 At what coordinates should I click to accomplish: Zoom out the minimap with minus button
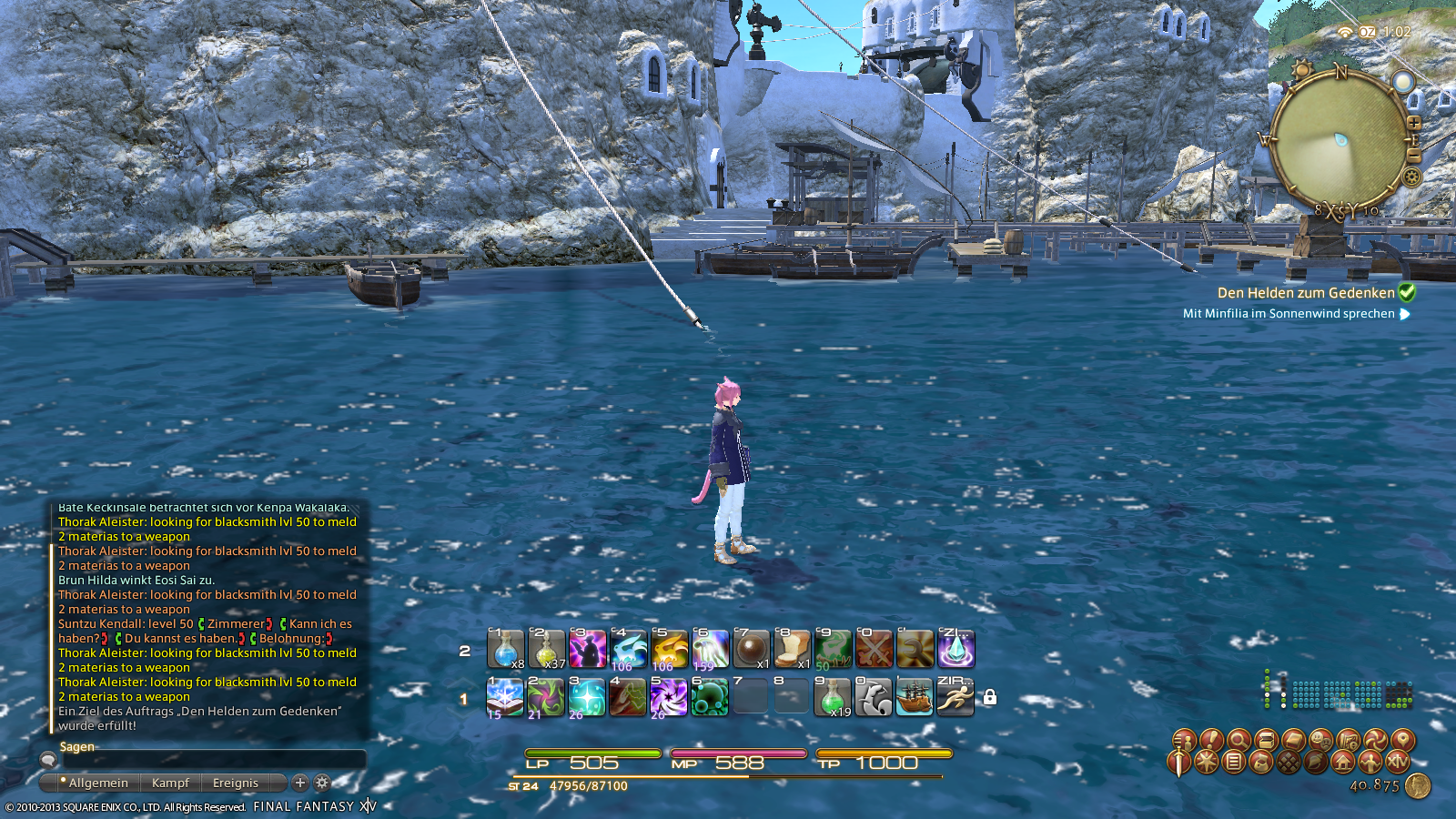(x=1413, y=156)
